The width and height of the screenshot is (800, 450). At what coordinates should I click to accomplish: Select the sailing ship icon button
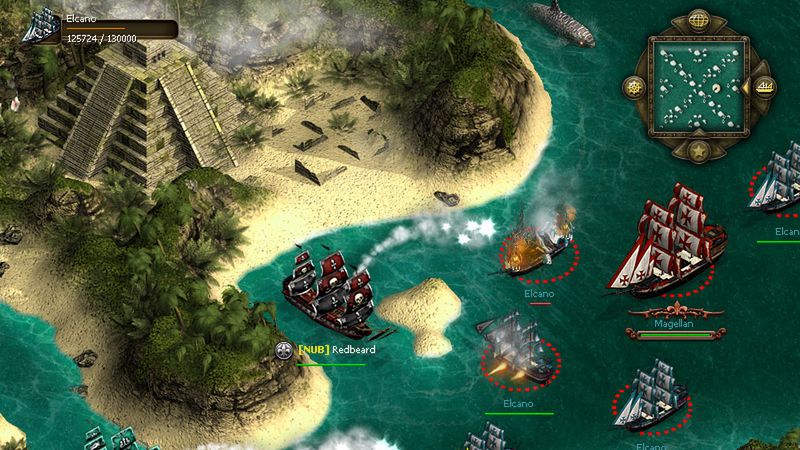click(x=763, y=86)
